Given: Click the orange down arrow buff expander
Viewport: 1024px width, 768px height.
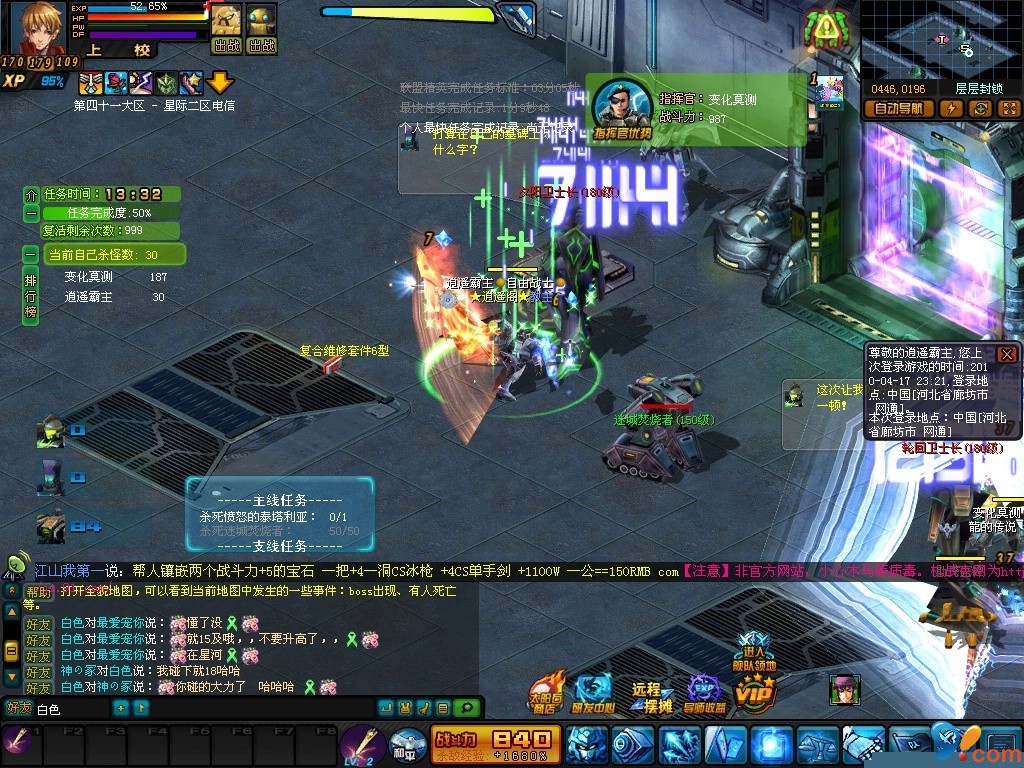Looking at the screenshot, I should click(220, 83).
